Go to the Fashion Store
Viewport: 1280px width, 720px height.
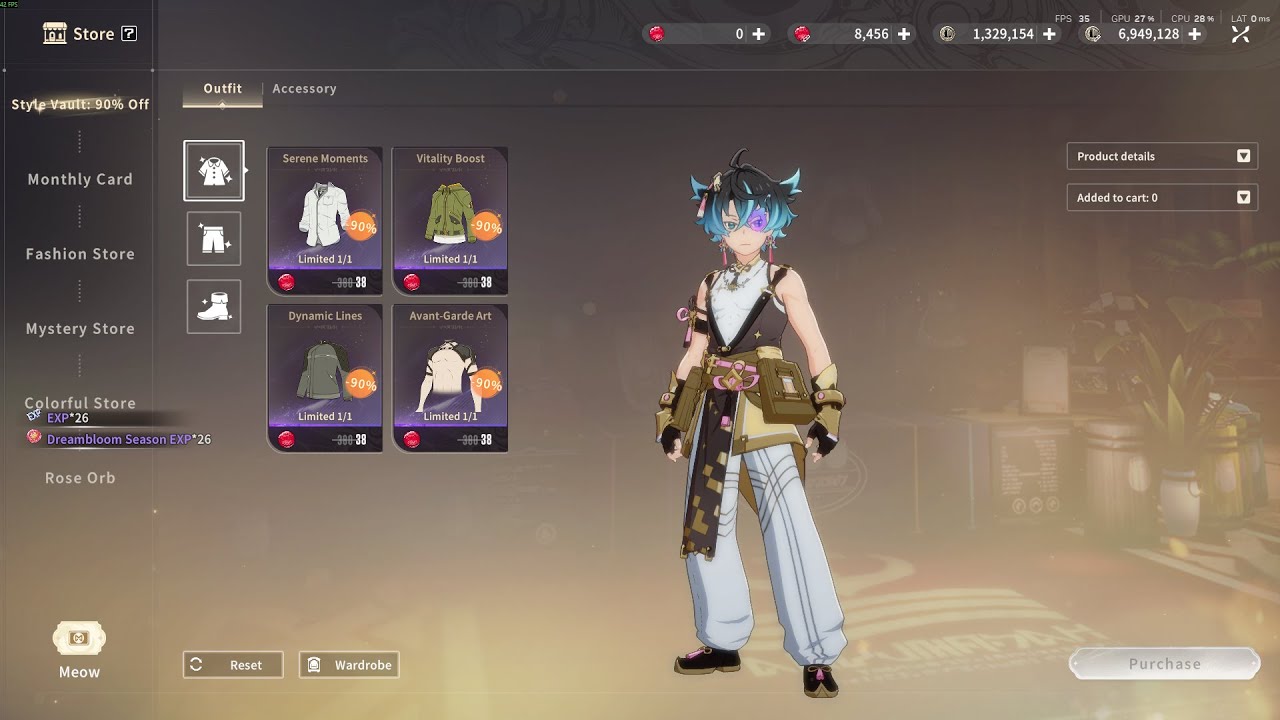point(80,254)
